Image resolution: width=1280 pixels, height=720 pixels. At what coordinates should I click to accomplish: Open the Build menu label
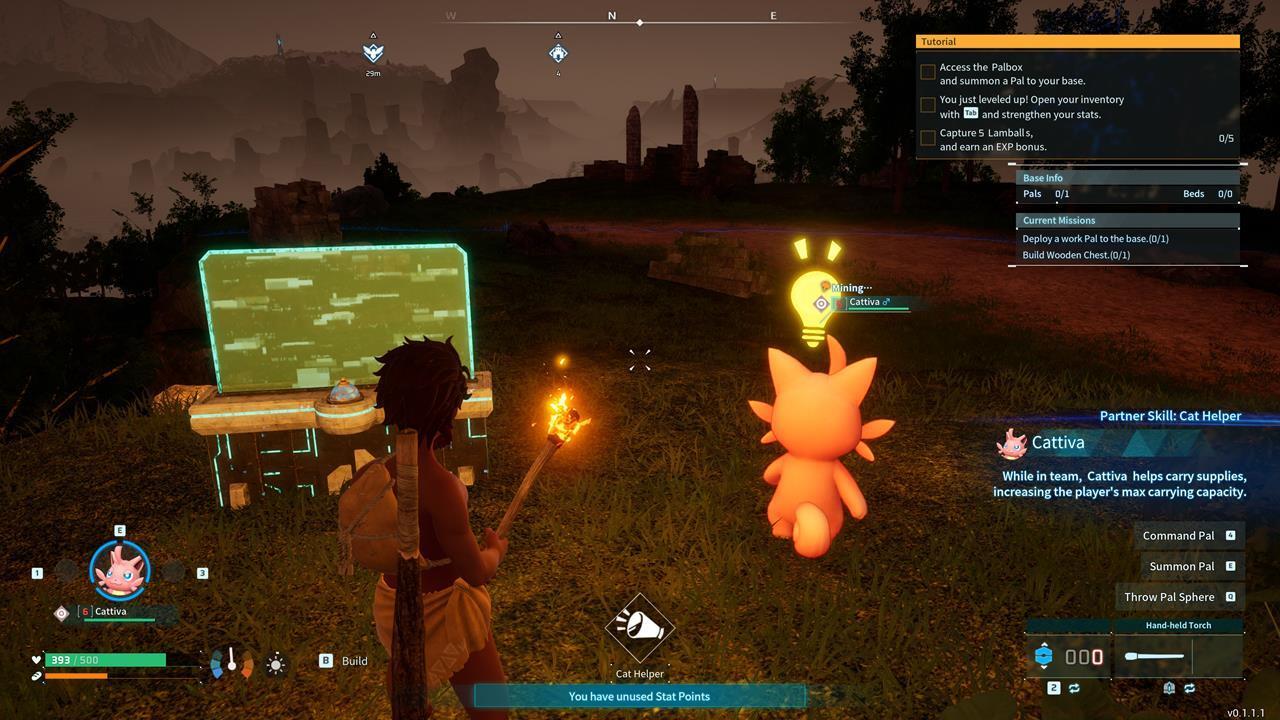pyautogui.click(x=354, y=661)
